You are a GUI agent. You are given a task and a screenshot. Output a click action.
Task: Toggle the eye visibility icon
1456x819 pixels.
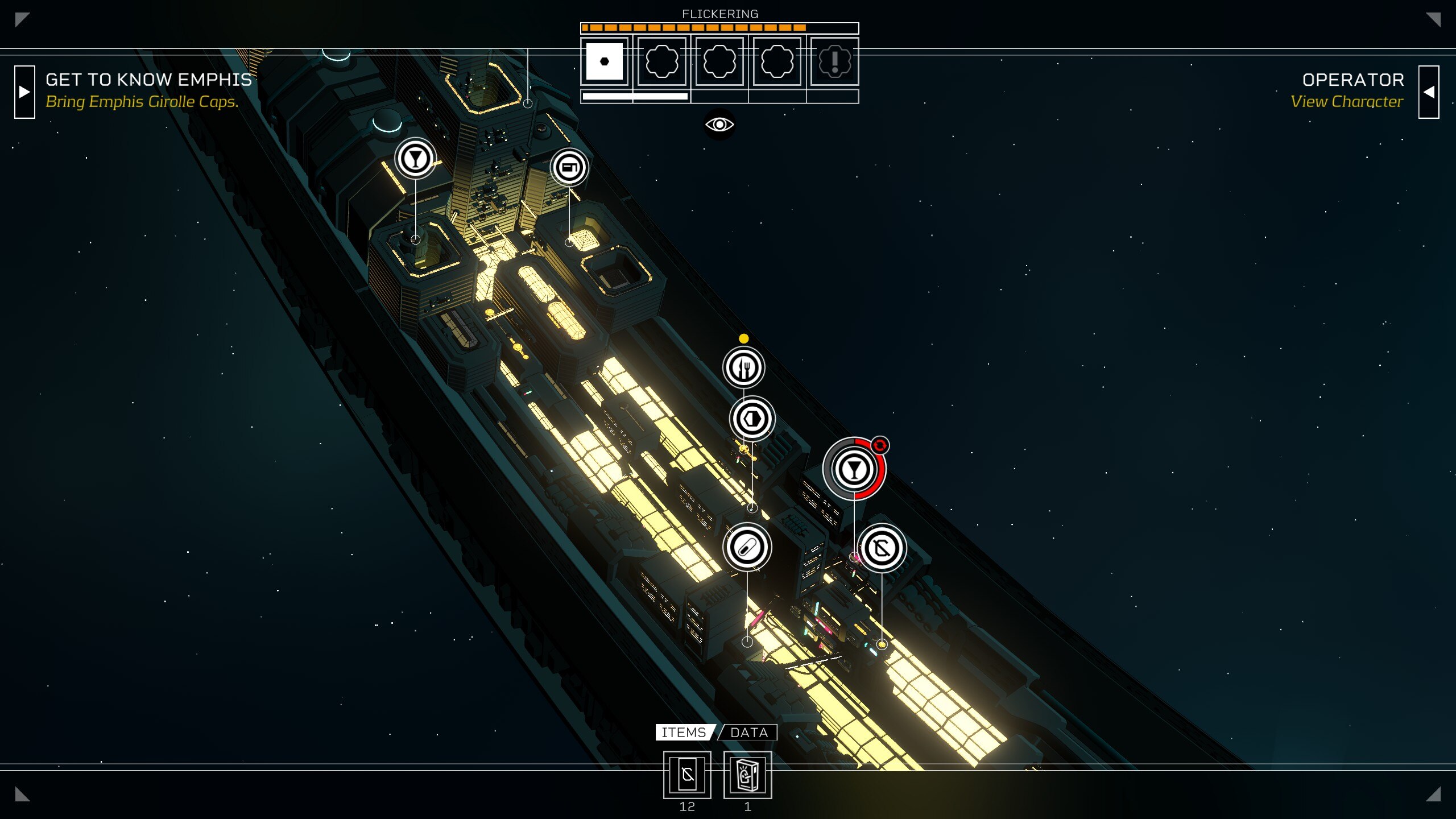719,125
